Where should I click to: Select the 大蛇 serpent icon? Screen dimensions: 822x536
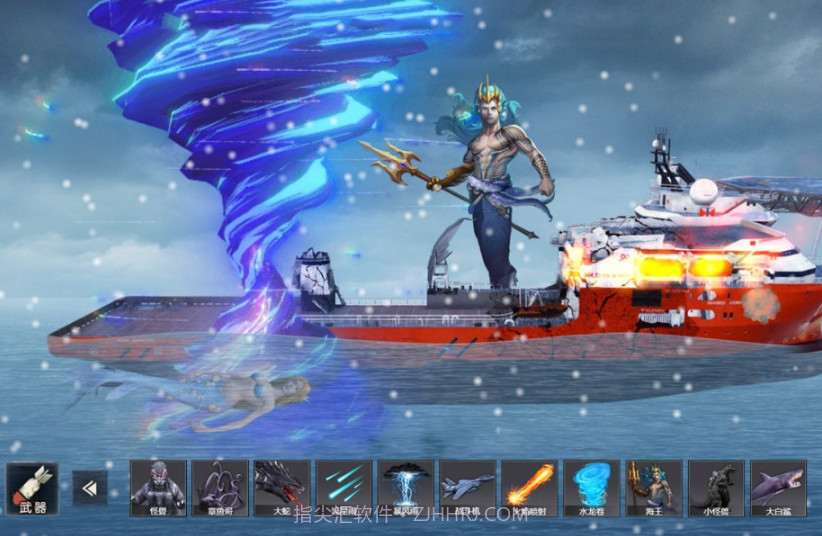(x=282, y=488)
